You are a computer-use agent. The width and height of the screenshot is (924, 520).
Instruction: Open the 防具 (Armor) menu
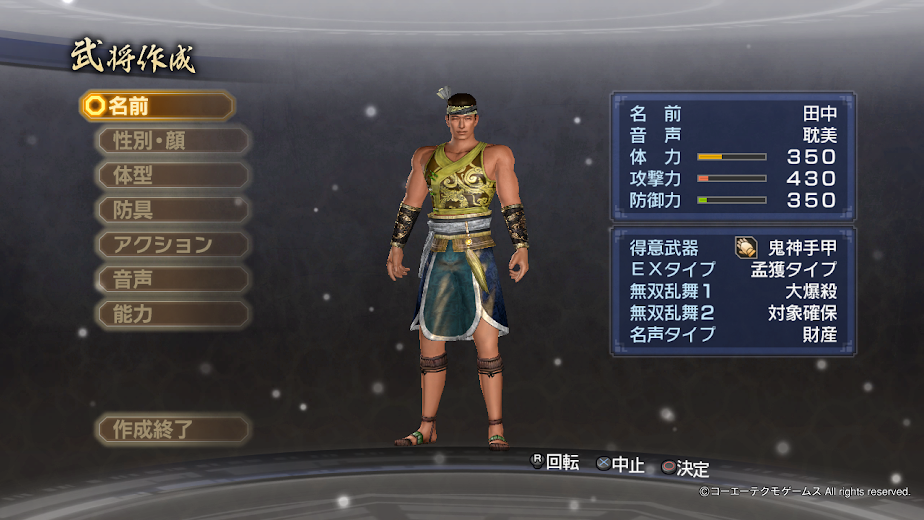pos(172,210)
